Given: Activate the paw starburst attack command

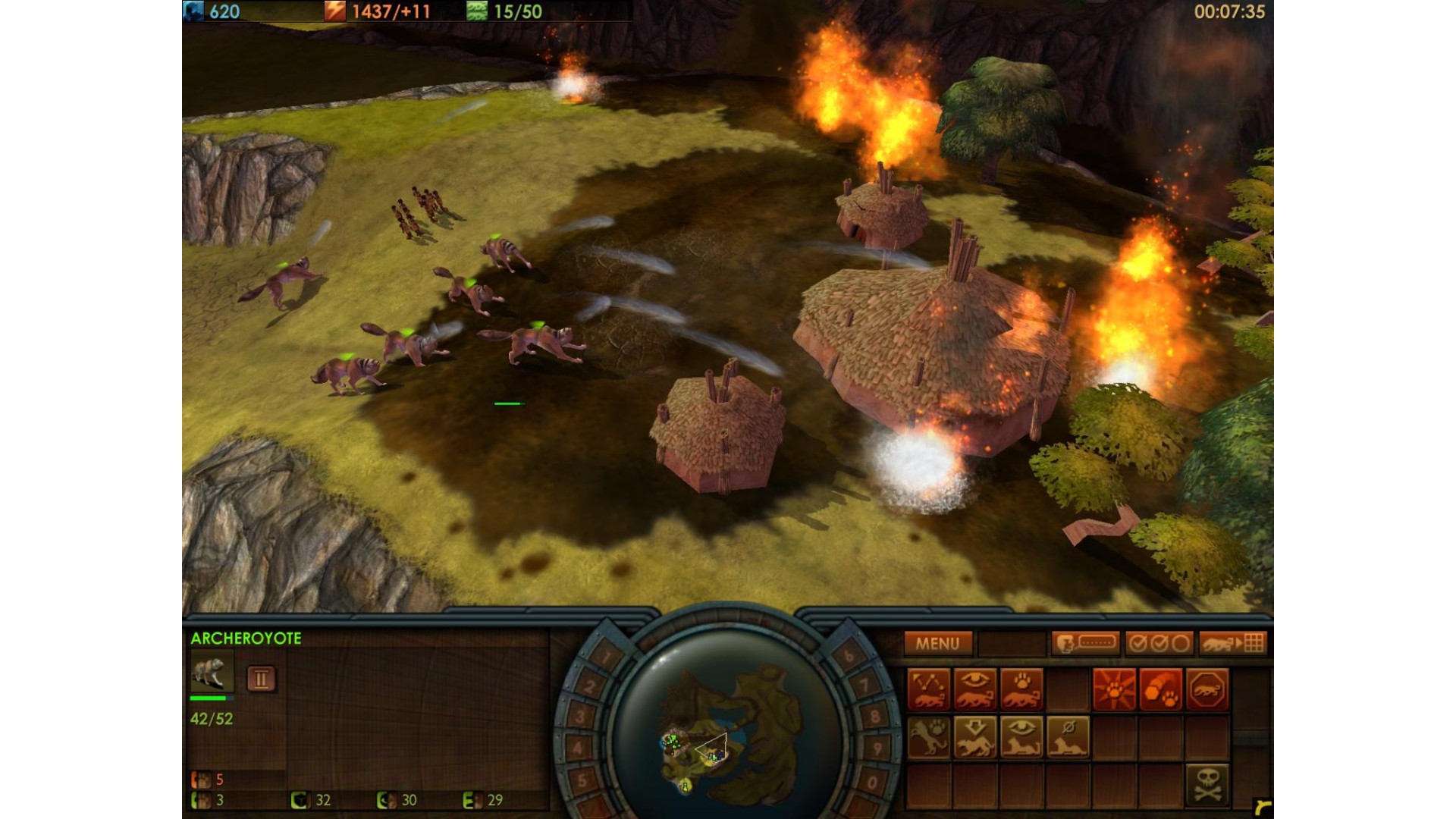Looking at the screenshot, I should click(x=1114, y=689).
